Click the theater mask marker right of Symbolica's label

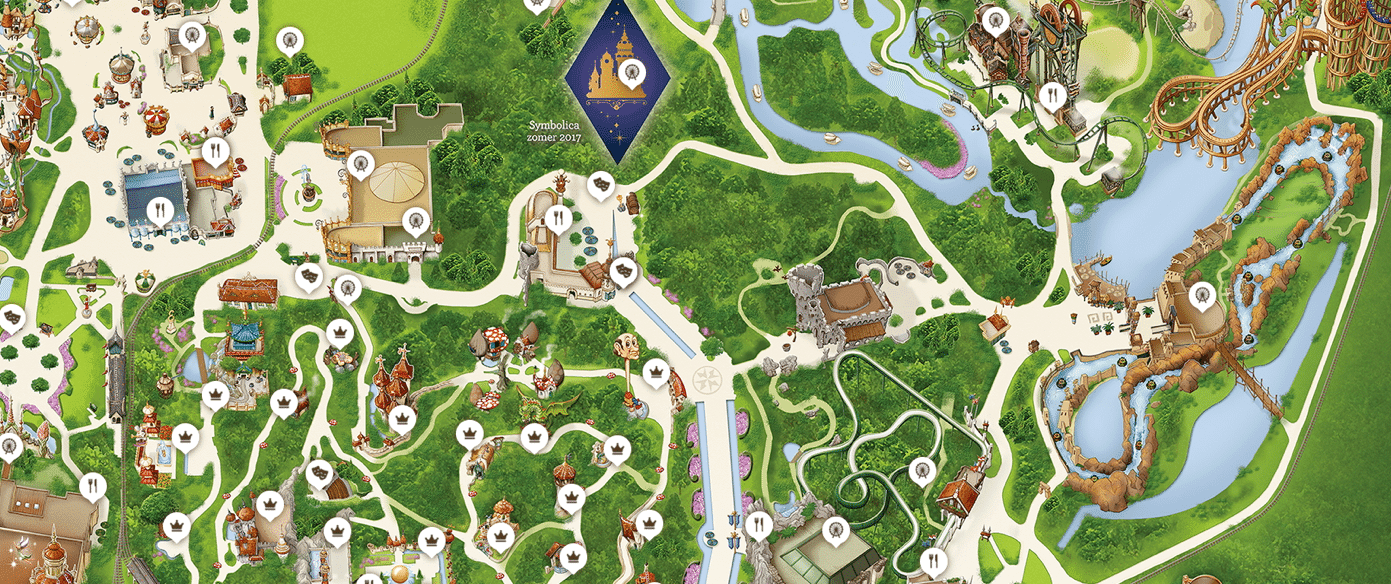point(601,183)
